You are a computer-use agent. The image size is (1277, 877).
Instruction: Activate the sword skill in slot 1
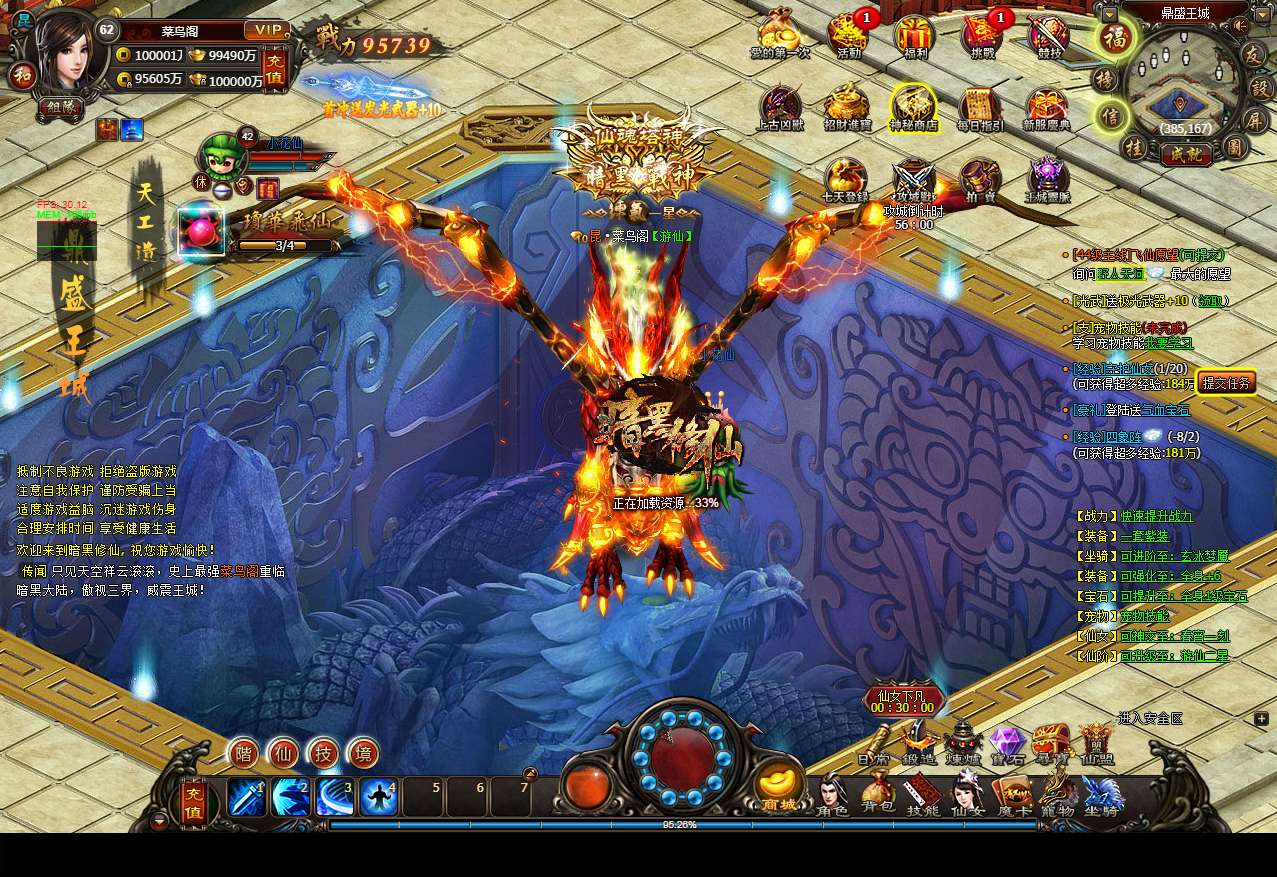pos(247,797)
